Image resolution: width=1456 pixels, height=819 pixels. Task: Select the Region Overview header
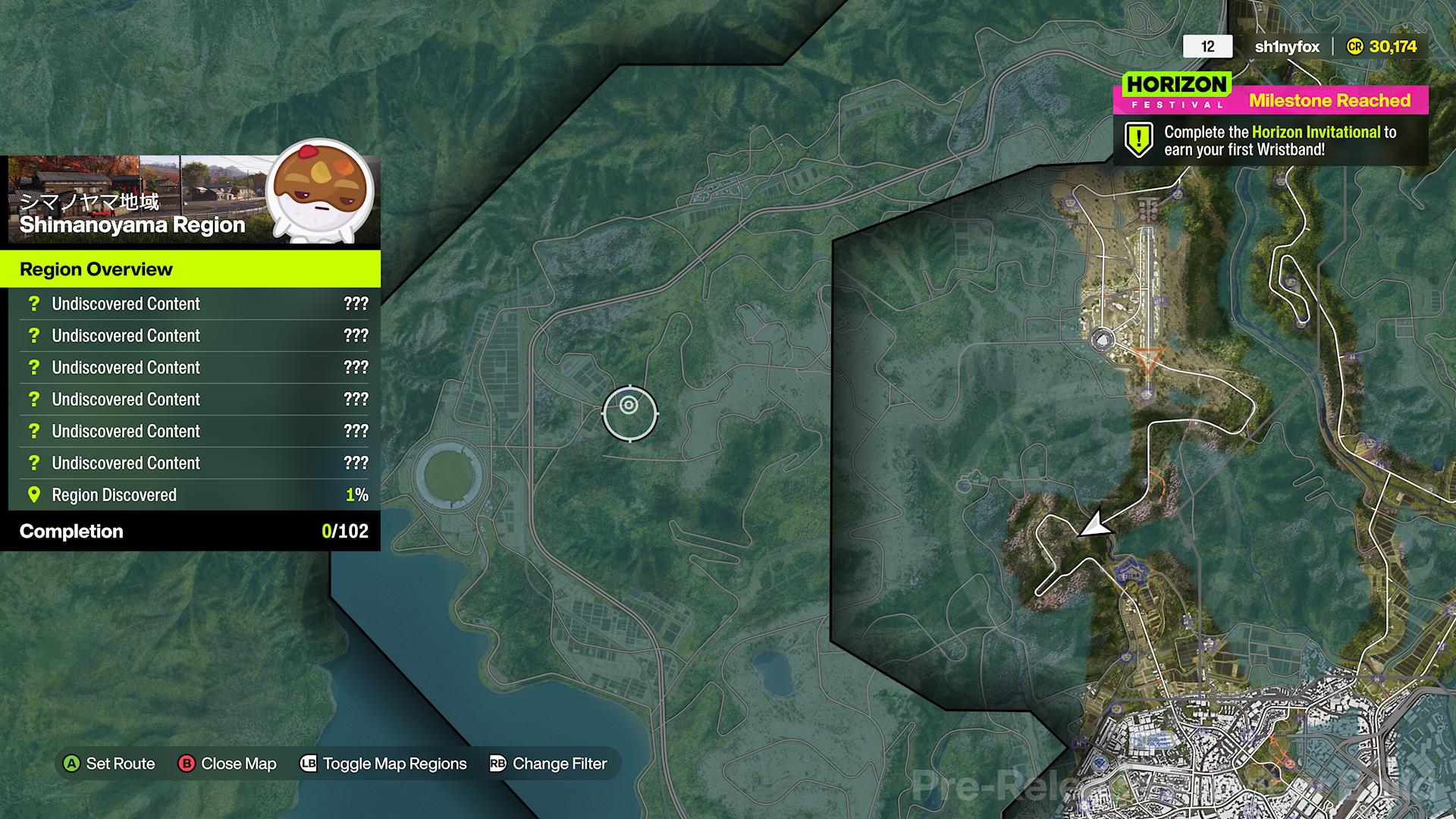pyautogui.click(x=96, y=269)
